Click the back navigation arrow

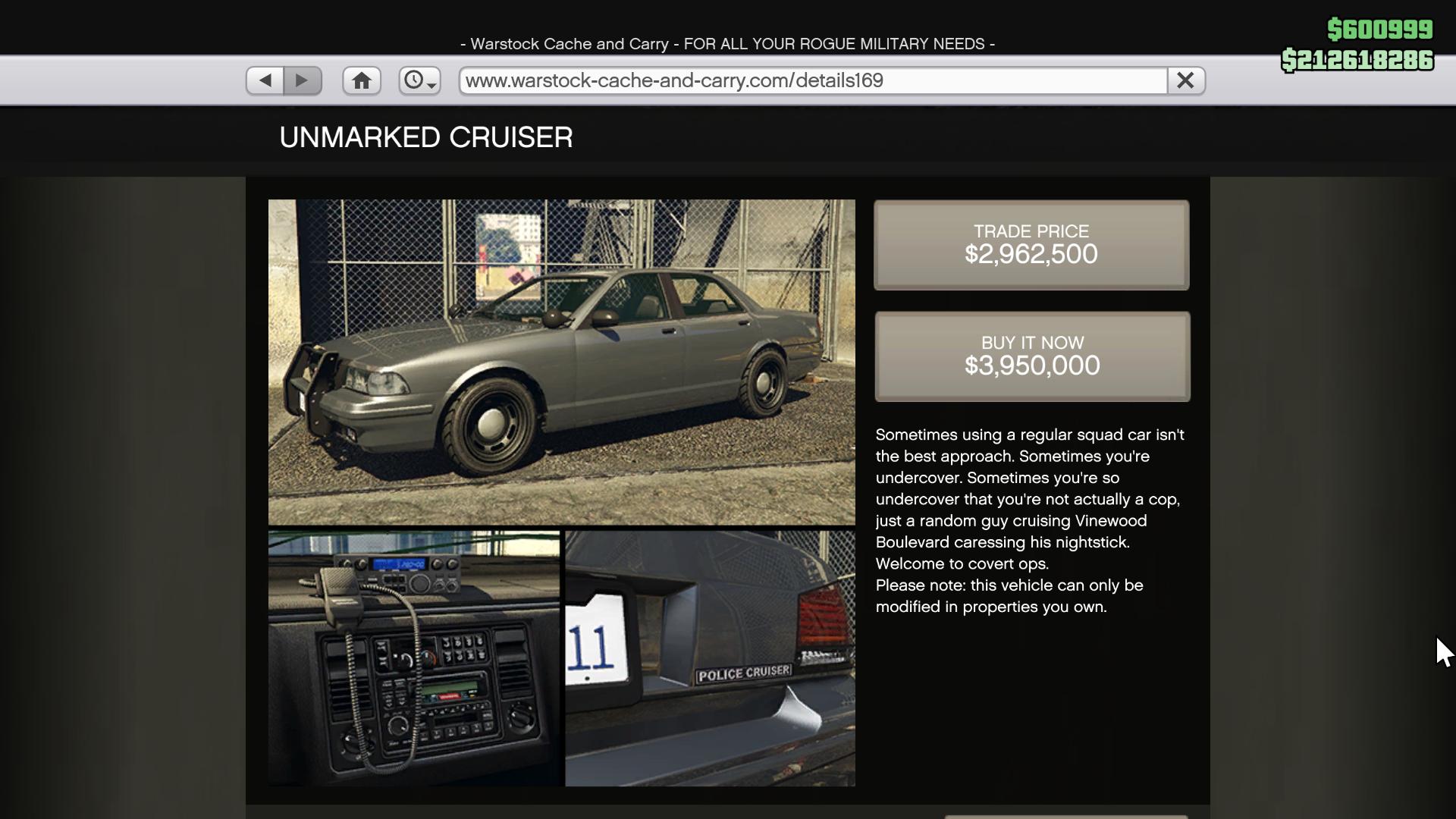click(264, 80)
